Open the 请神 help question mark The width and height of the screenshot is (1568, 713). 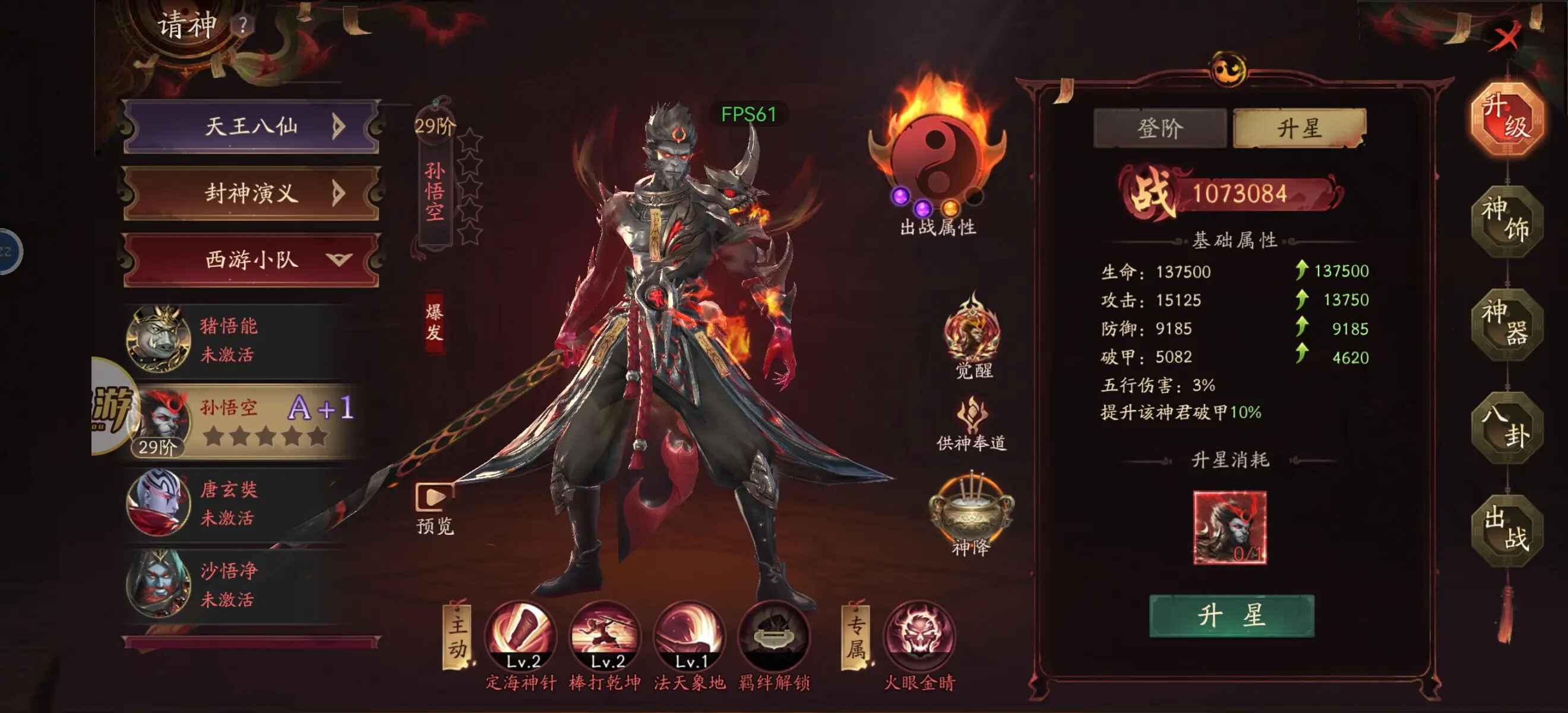click(x=243, y=26)
